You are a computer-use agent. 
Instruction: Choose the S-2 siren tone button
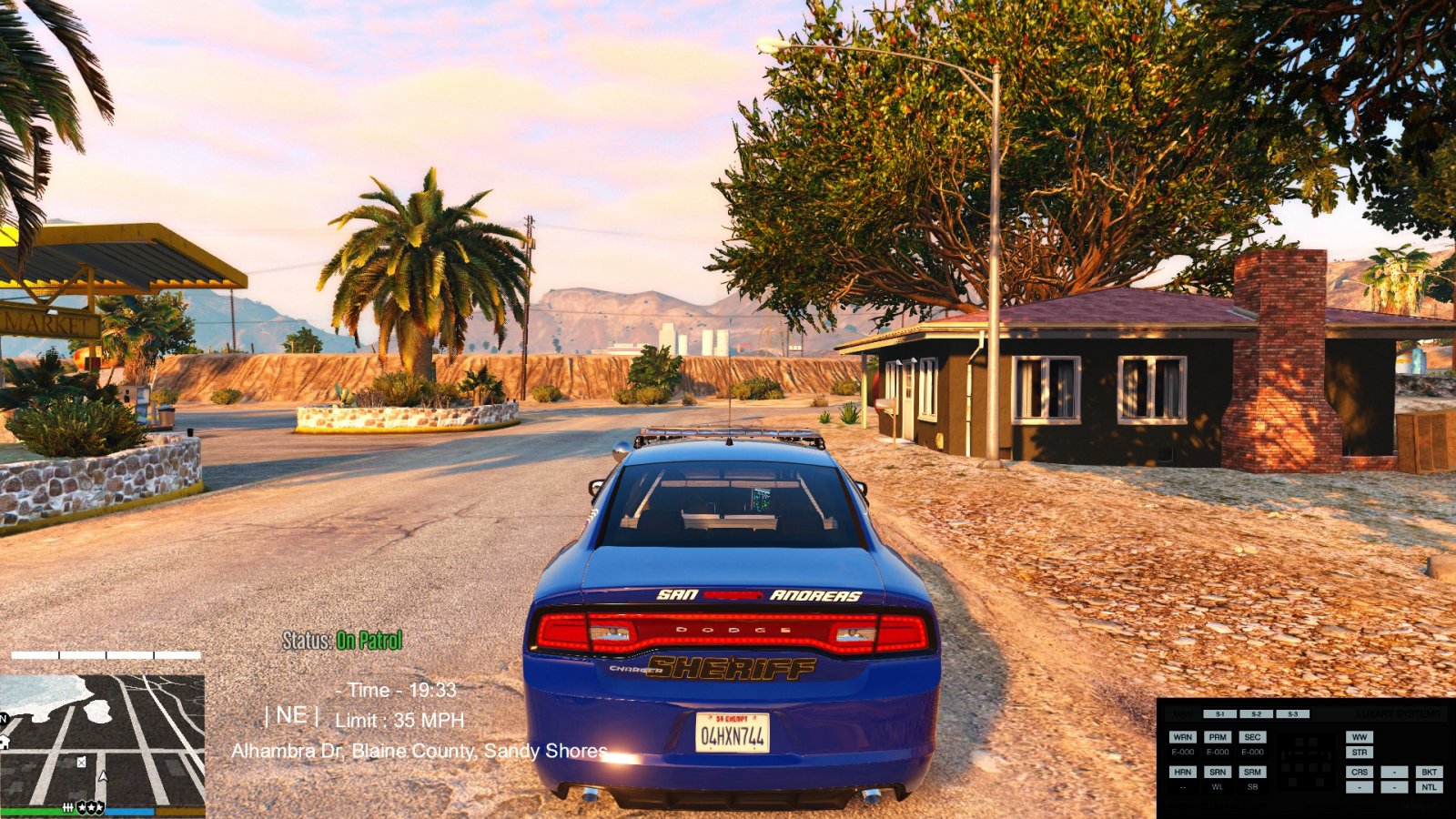(x=1256, y=714)
